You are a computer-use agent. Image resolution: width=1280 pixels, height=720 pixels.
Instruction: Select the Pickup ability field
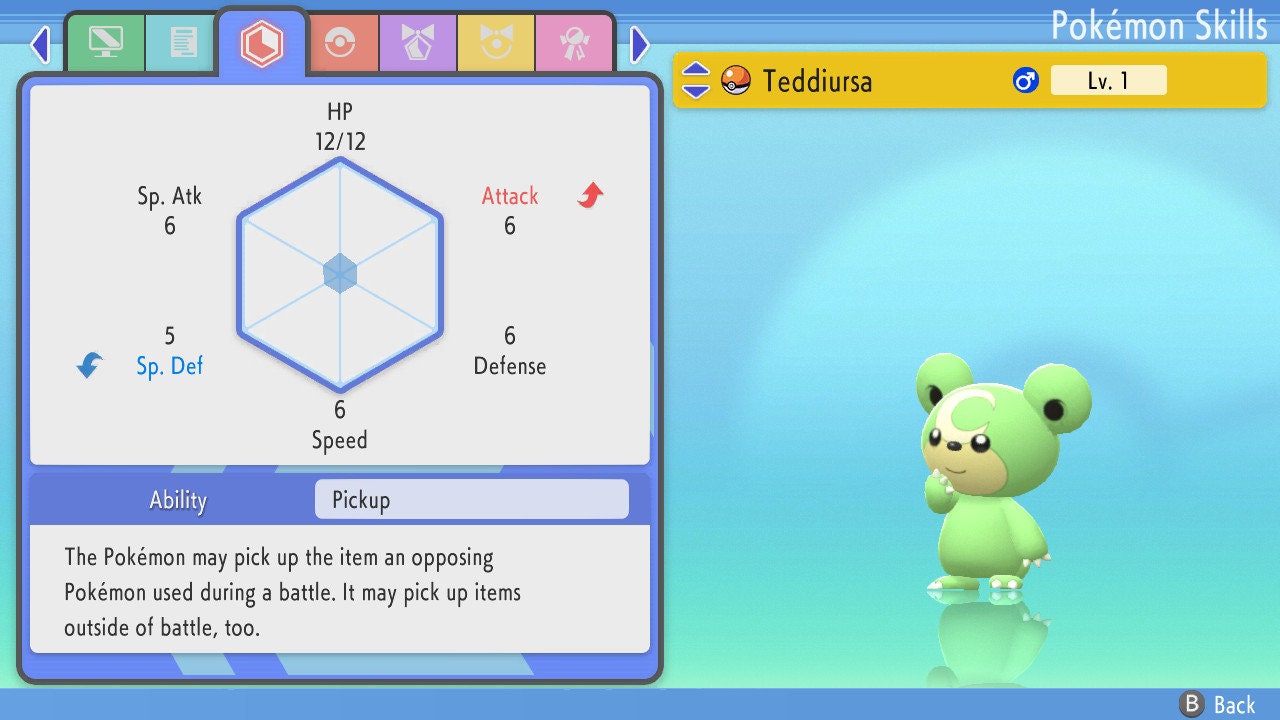(x=471, y=500)
